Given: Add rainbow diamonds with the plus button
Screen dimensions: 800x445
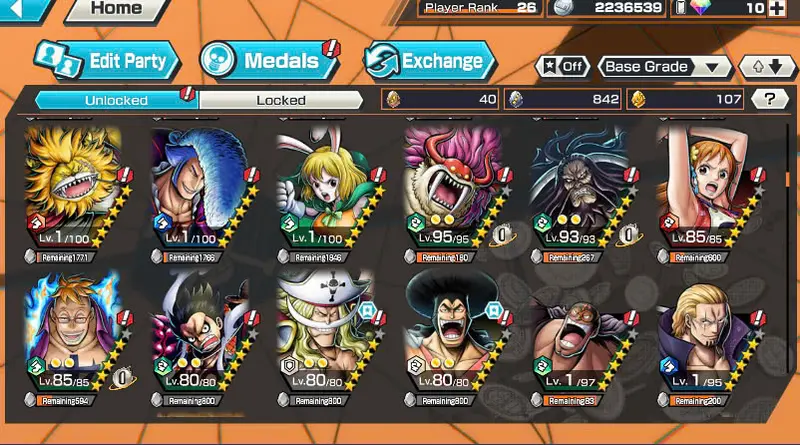Looking at the screenshot, I should [x=777, y=9].
